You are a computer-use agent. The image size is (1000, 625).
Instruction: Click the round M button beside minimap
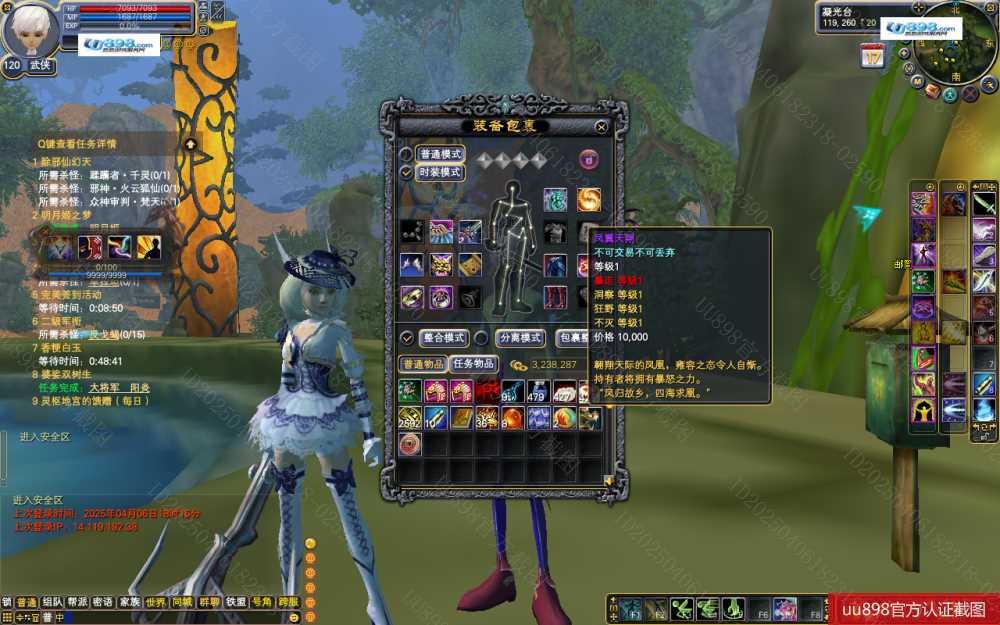[x=917, y=82]
